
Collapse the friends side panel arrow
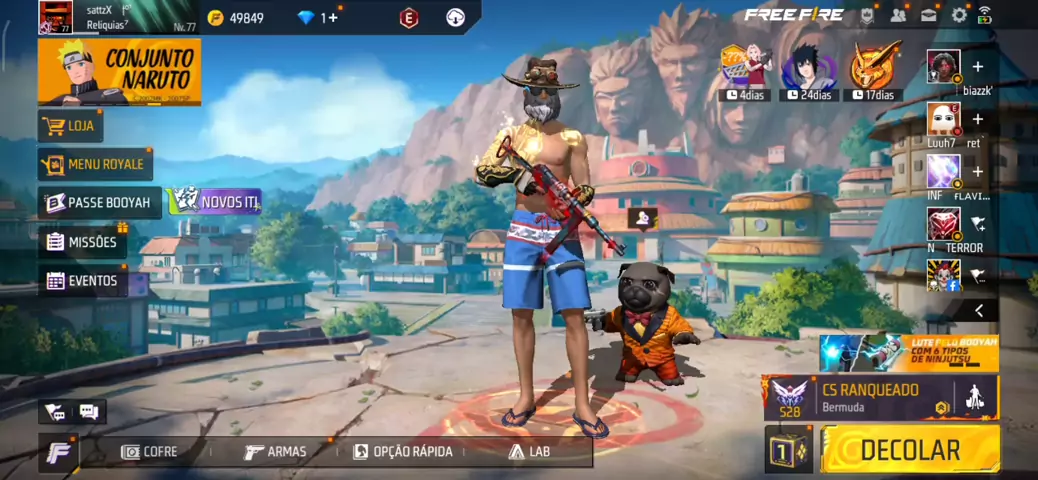[x=979, y=311]
